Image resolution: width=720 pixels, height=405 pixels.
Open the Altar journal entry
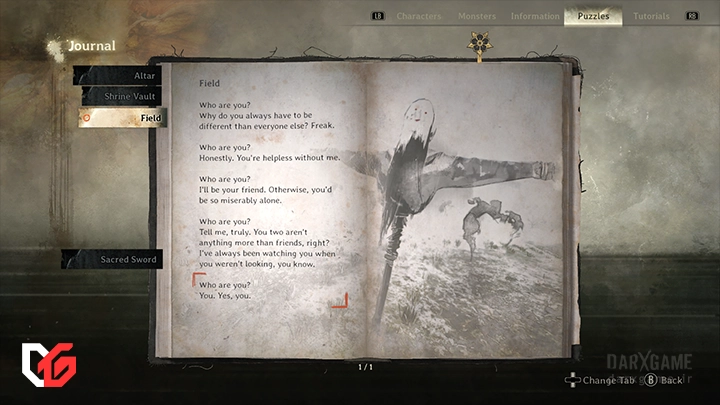(118, 75)
